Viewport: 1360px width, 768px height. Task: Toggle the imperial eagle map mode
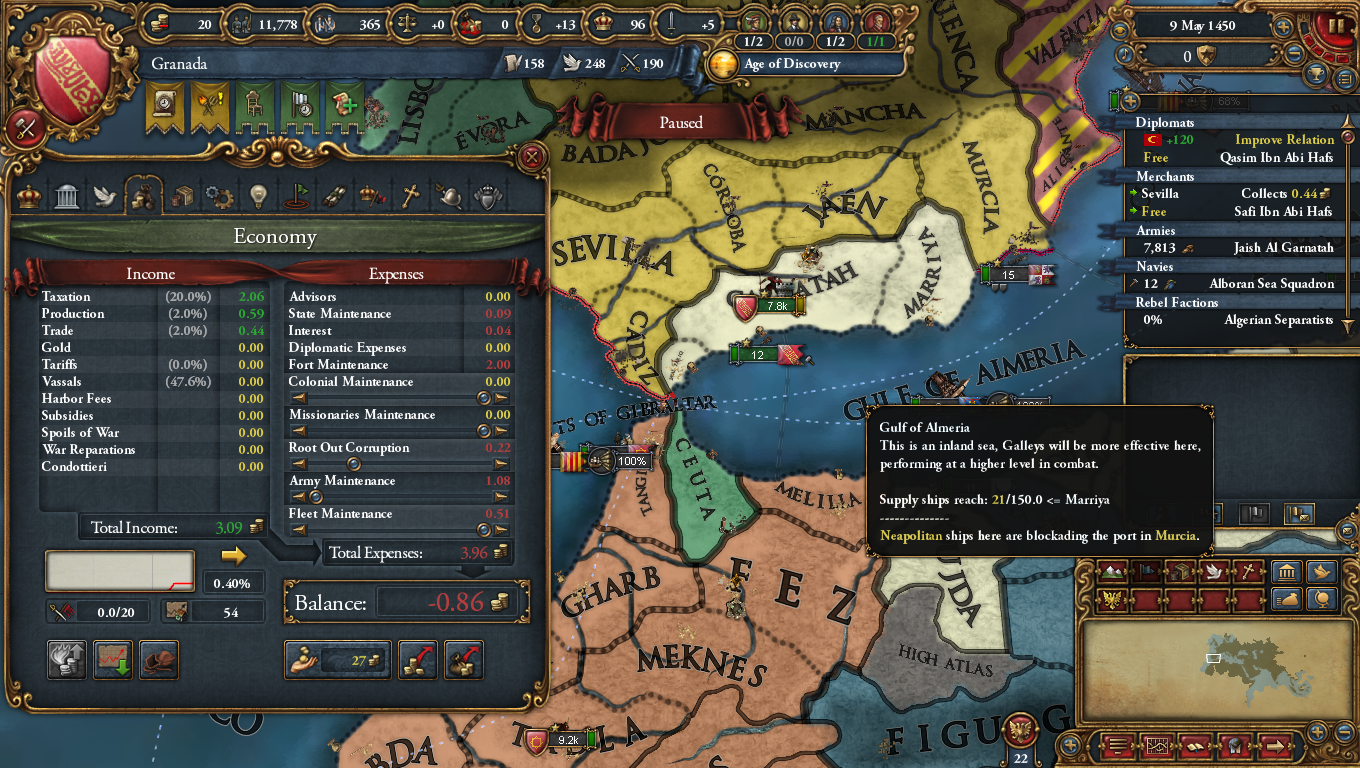[x=1114, y=599]
